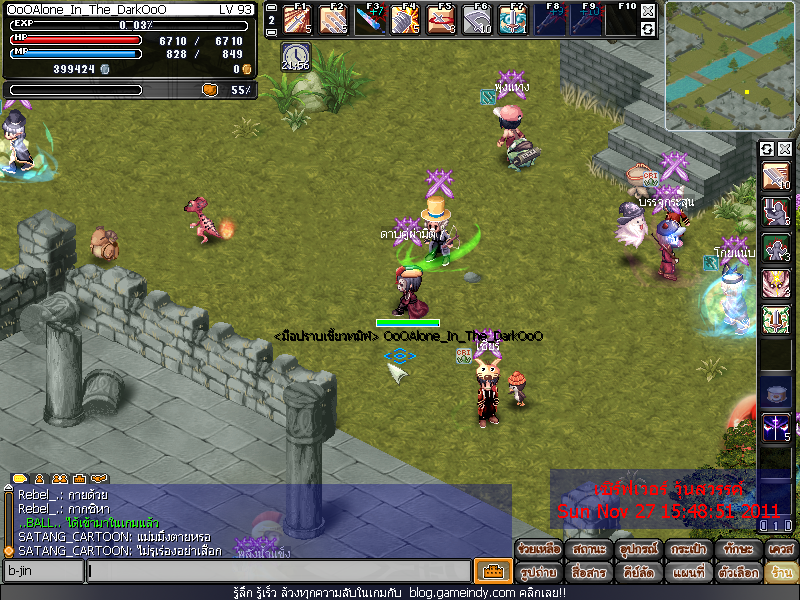Rotate the top hotbar with the swap button
Image resolution: width=800 pixels, height=600 pixels.
(648, 29)
